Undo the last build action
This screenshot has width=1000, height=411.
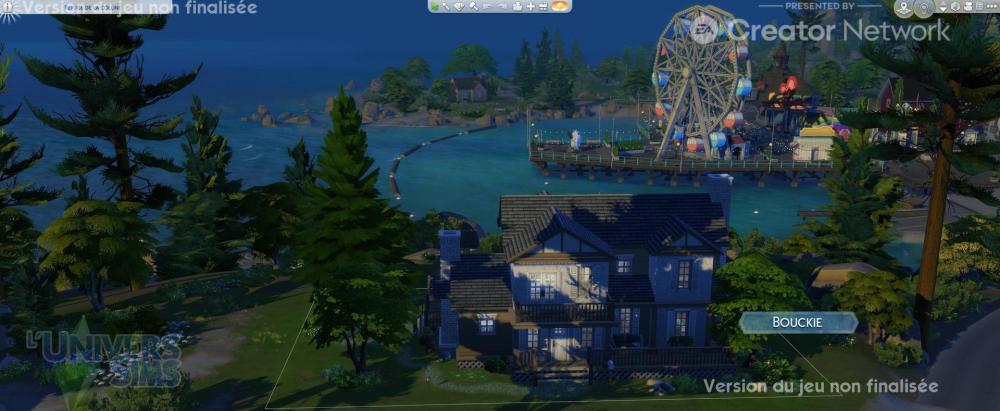[x=486, y=6]
